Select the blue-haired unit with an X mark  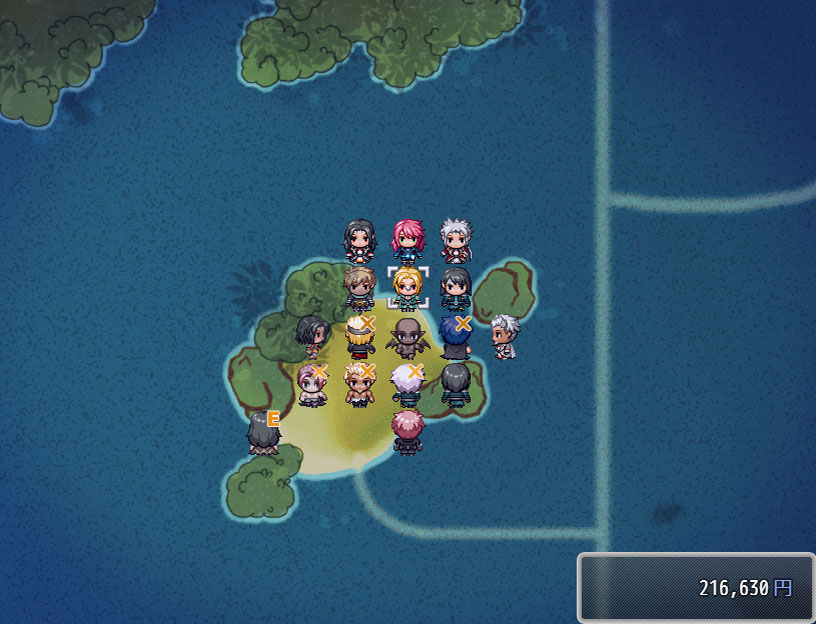[x=456, y=338]
